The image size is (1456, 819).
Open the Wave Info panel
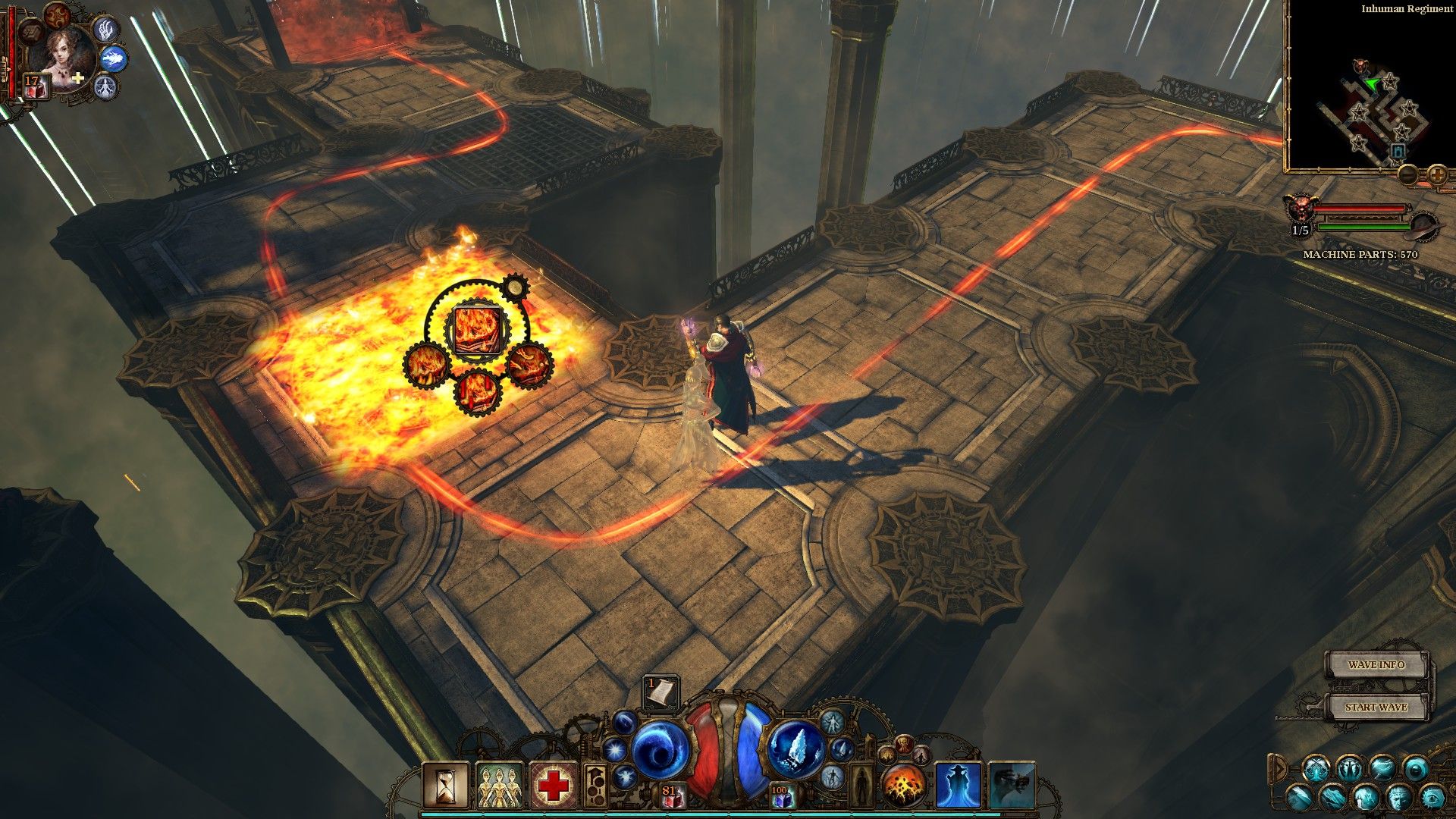click(x=1376, y=665)
